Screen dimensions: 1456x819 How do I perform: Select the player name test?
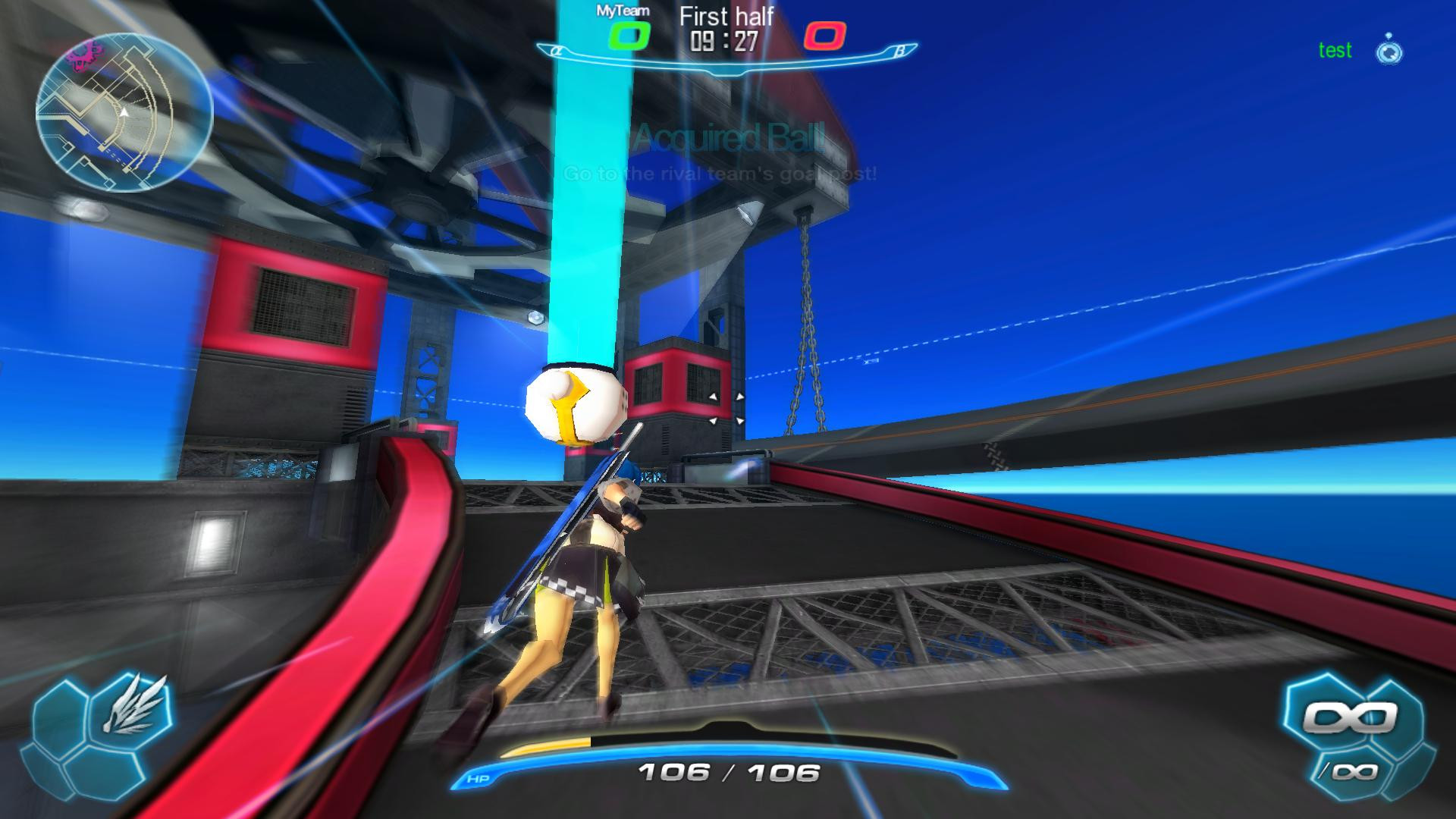click(1335, 51)
